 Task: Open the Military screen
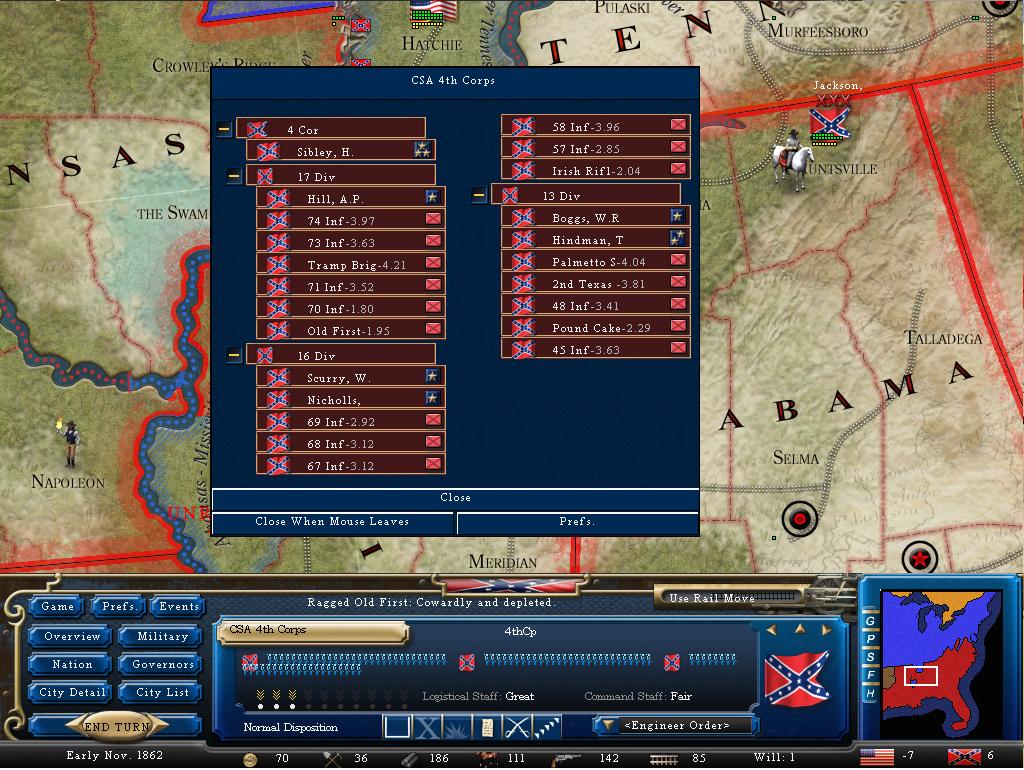162,636
